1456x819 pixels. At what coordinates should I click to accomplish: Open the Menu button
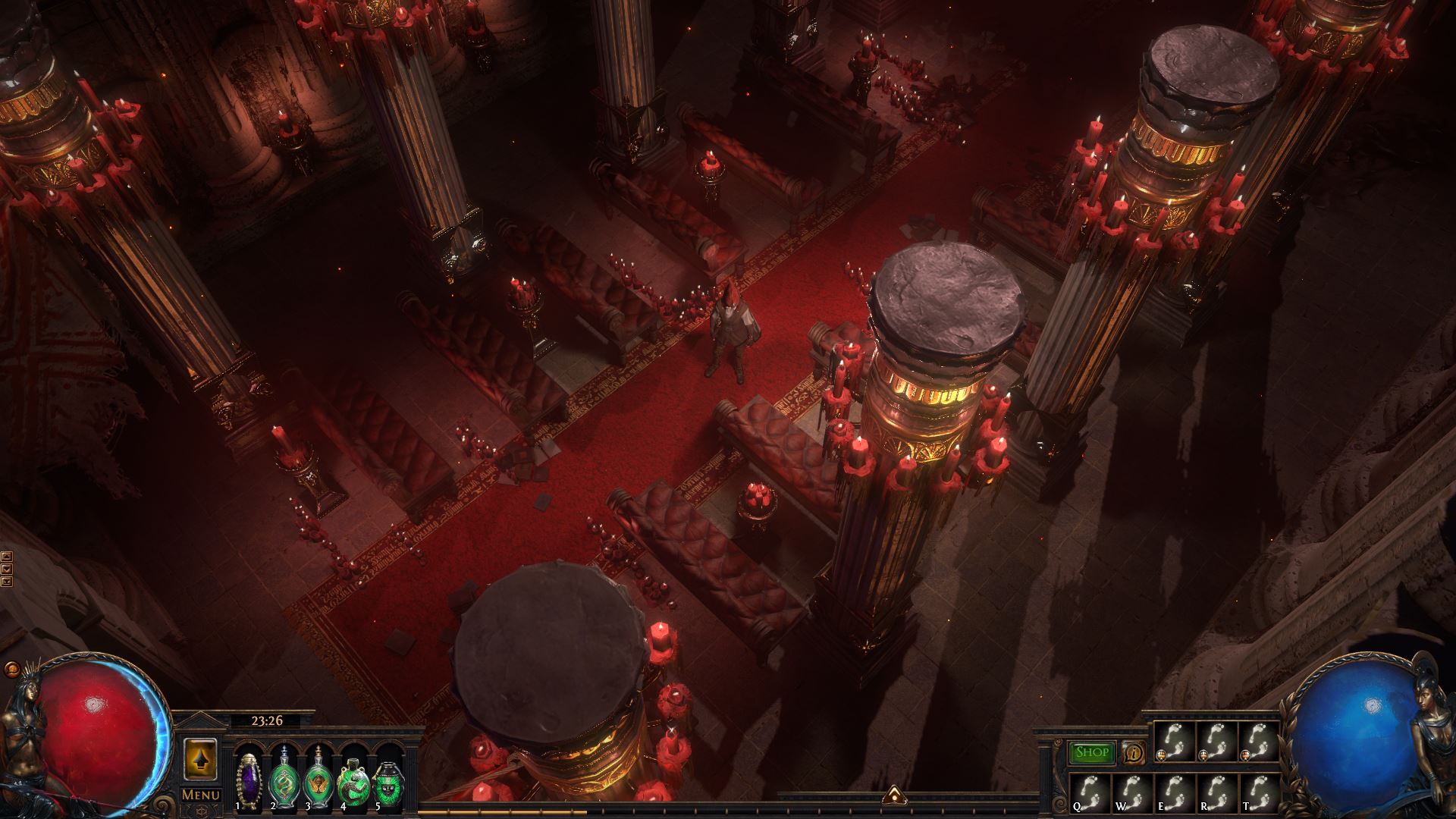tap(201, 795)
